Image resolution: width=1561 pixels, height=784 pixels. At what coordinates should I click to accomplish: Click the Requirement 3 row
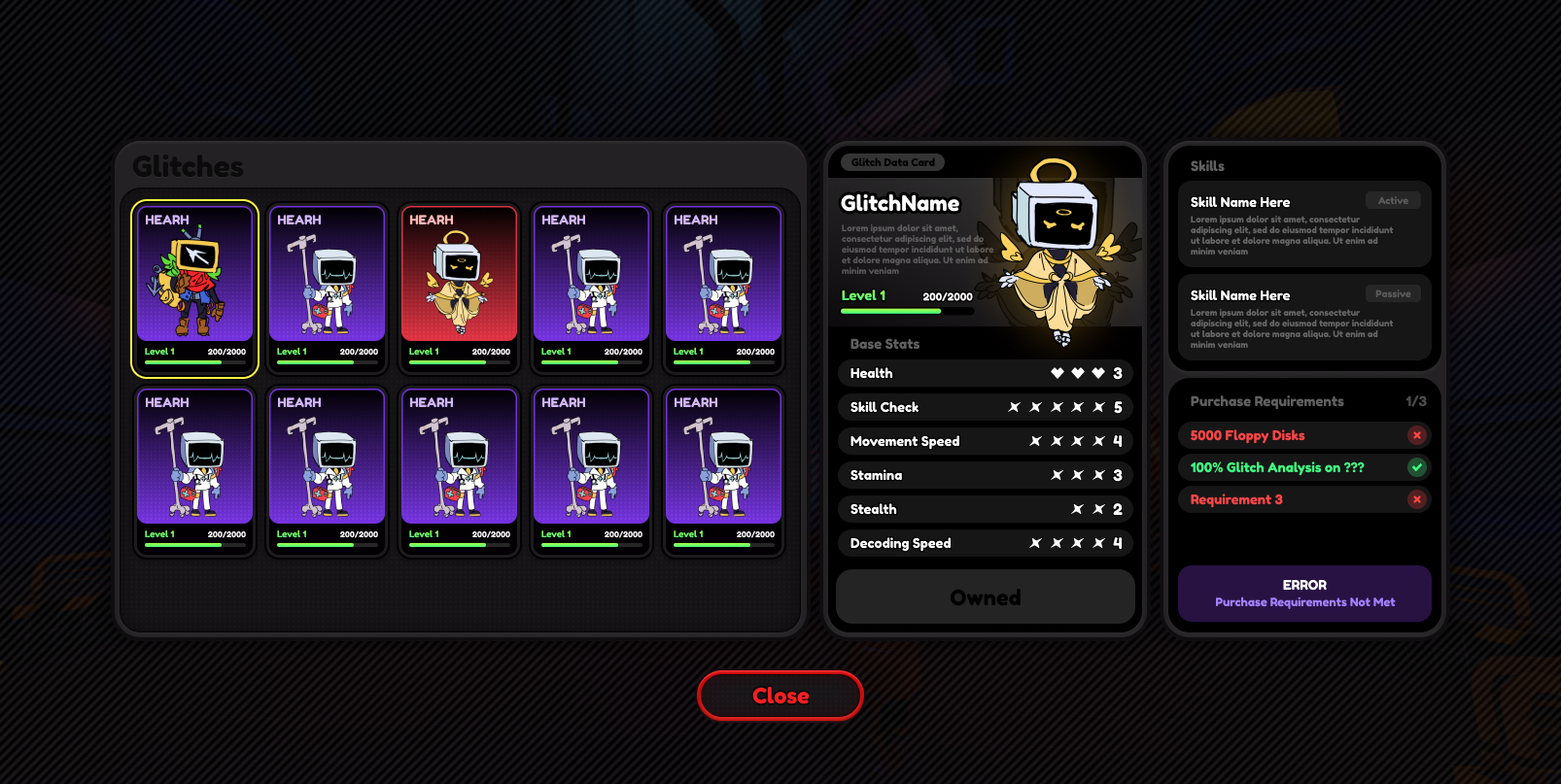[1303, 499]
